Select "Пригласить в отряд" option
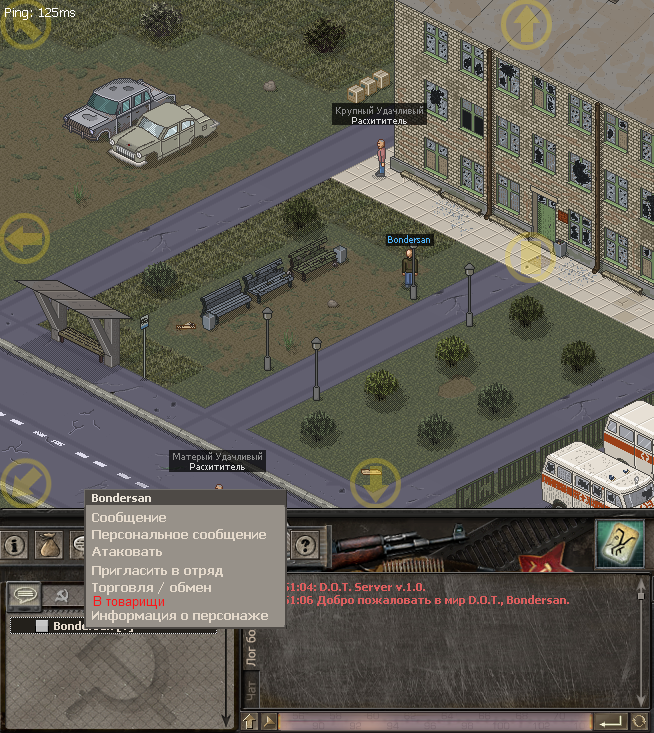 (x=157, y=571)
